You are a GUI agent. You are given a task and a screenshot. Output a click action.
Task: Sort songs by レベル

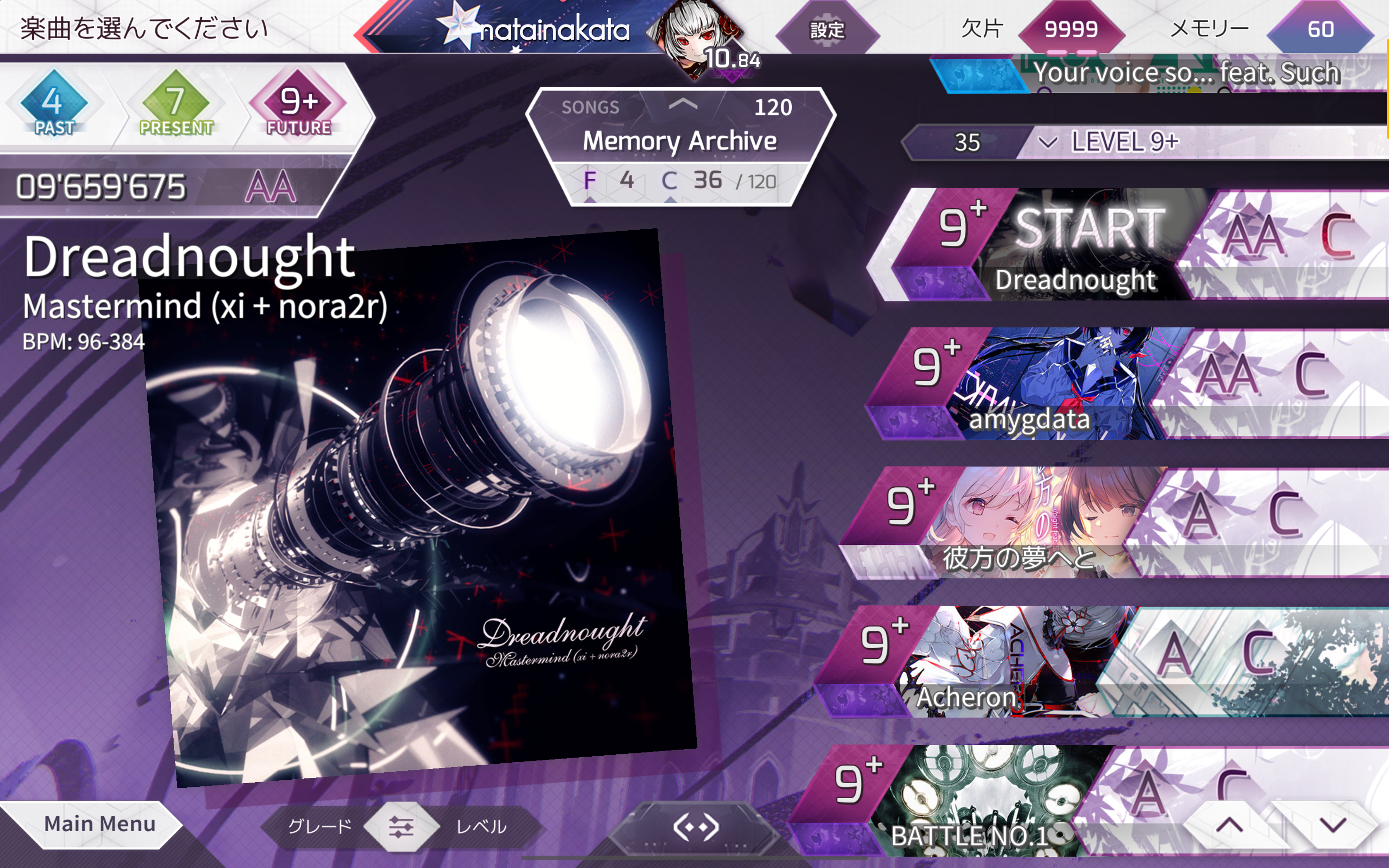[x=481, y=826]
